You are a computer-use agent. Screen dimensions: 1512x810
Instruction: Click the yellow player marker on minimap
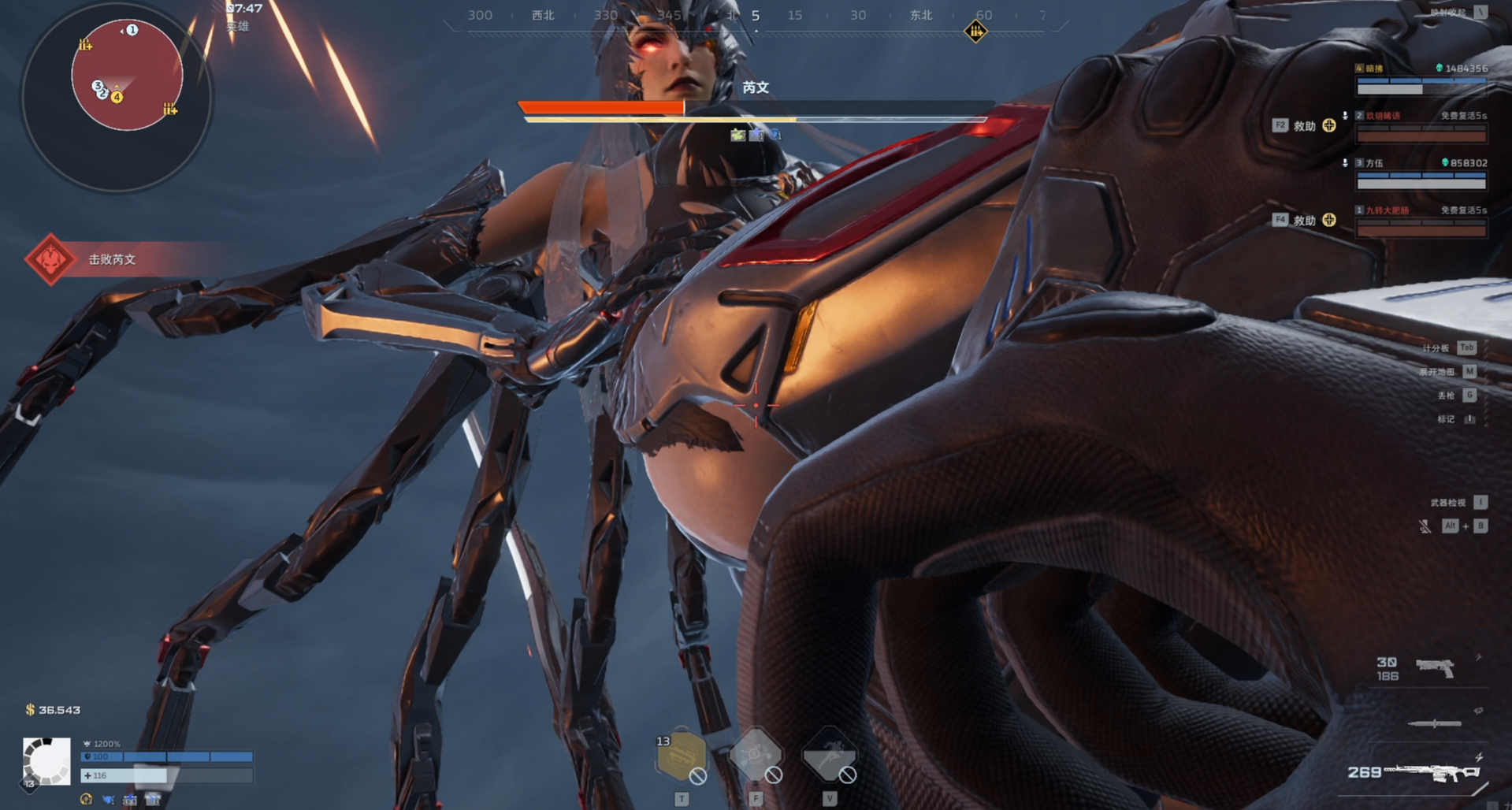[x=117, y=97]
